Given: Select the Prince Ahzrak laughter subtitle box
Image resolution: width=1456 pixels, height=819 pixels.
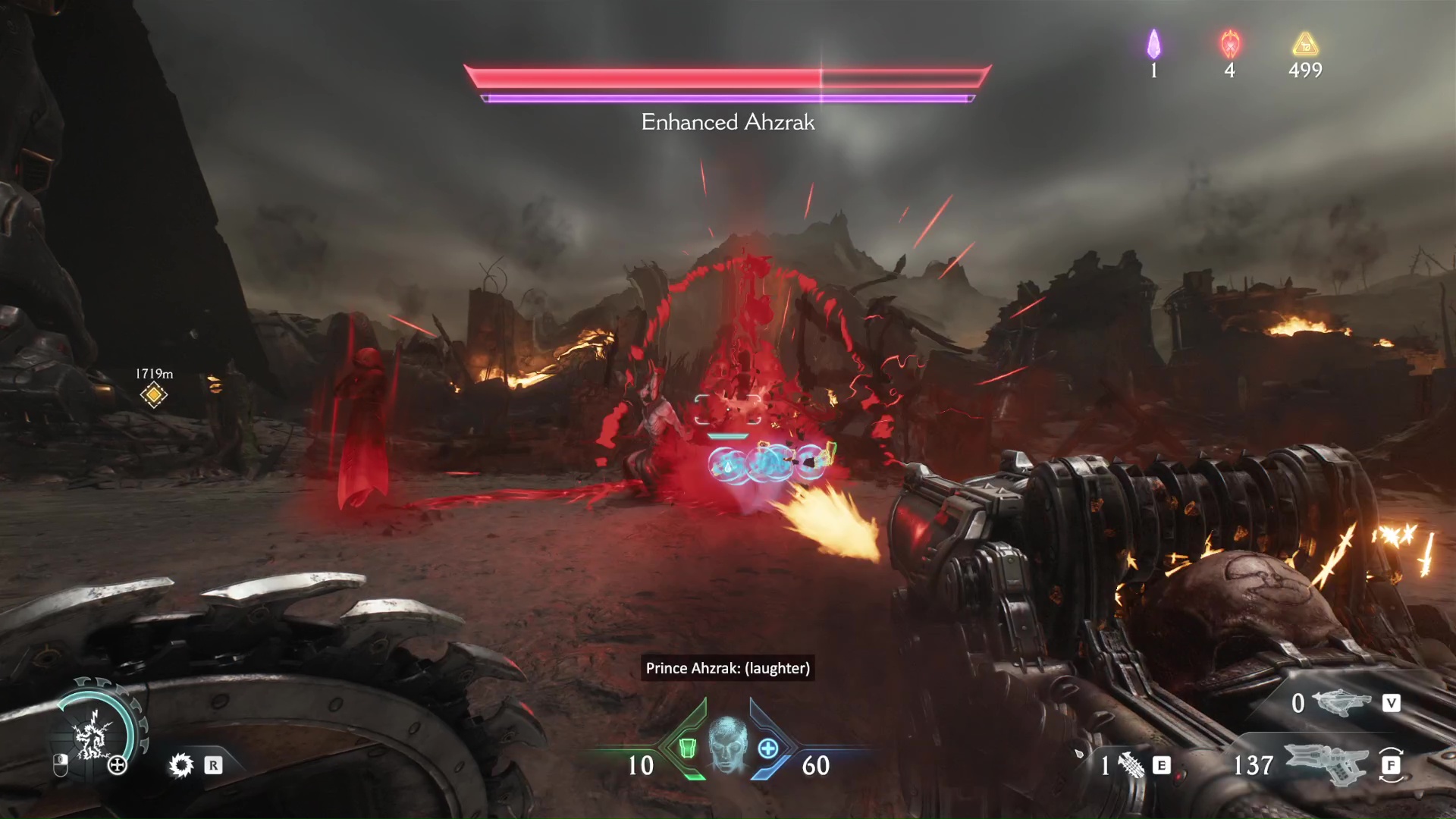Looking at the screenshot, I should (727, 669).
